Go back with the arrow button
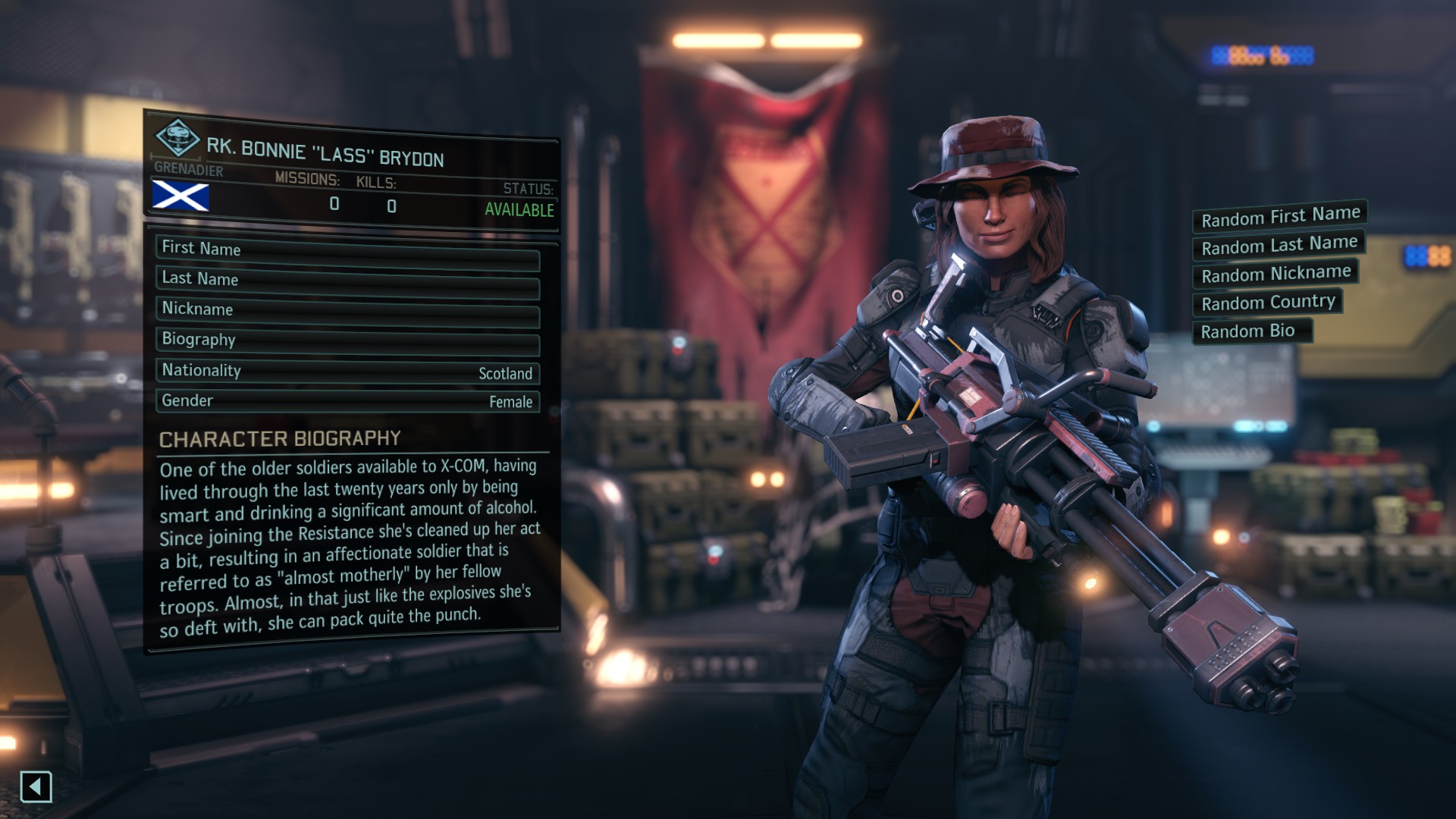The width and height of the screenshot is (1456, 819). pyautogui.click(x=36, y=786)
